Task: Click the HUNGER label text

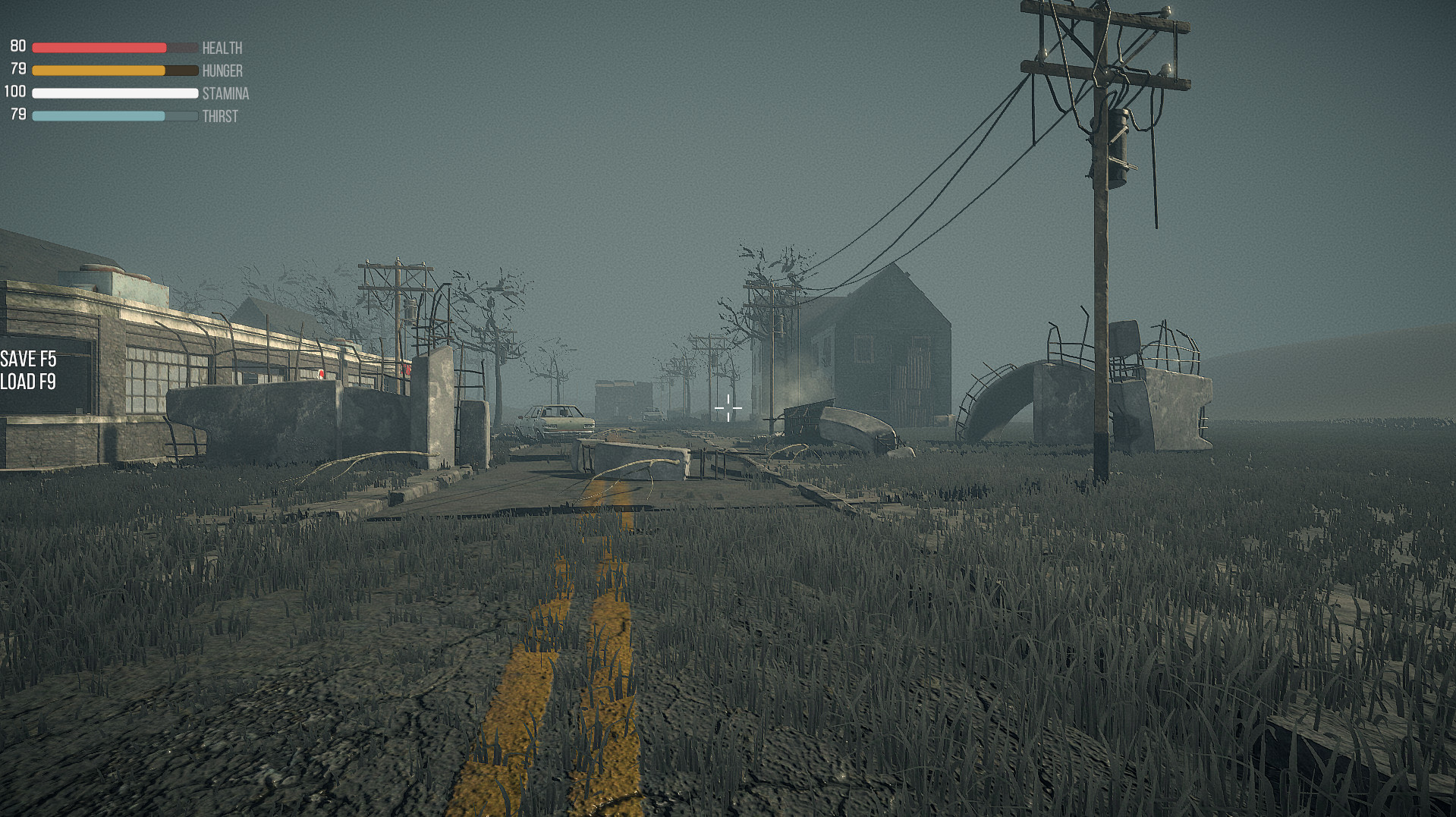Action: point(222,71)
